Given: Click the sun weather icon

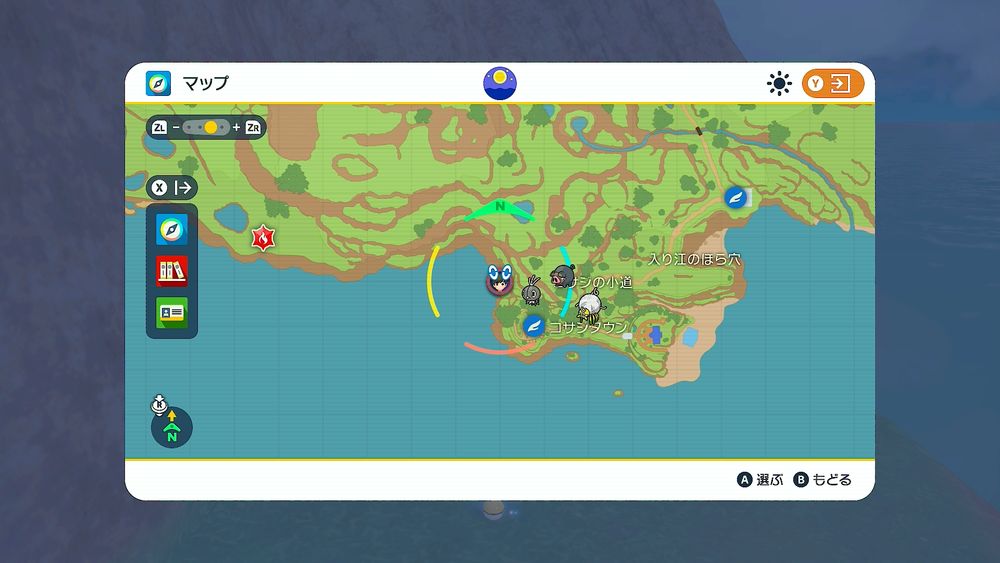Looking at the screenshot, I should click(779, 83).
